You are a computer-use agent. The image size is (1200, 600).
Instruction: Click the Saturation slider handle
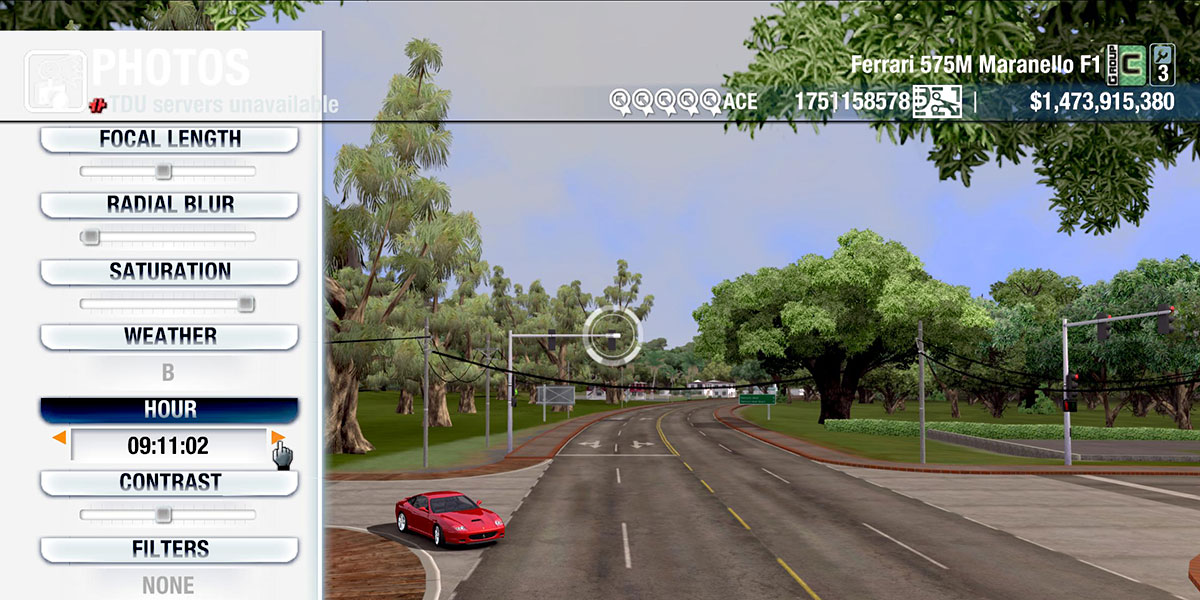point(245,304)
